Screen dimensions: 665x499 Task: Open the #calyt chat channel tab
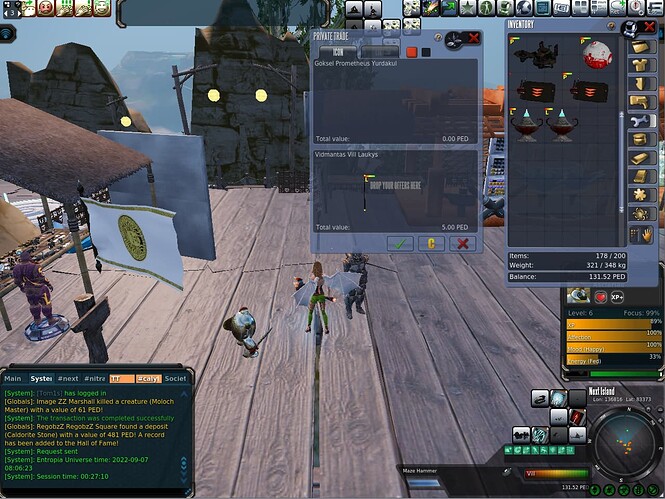[x=148, y=379]
